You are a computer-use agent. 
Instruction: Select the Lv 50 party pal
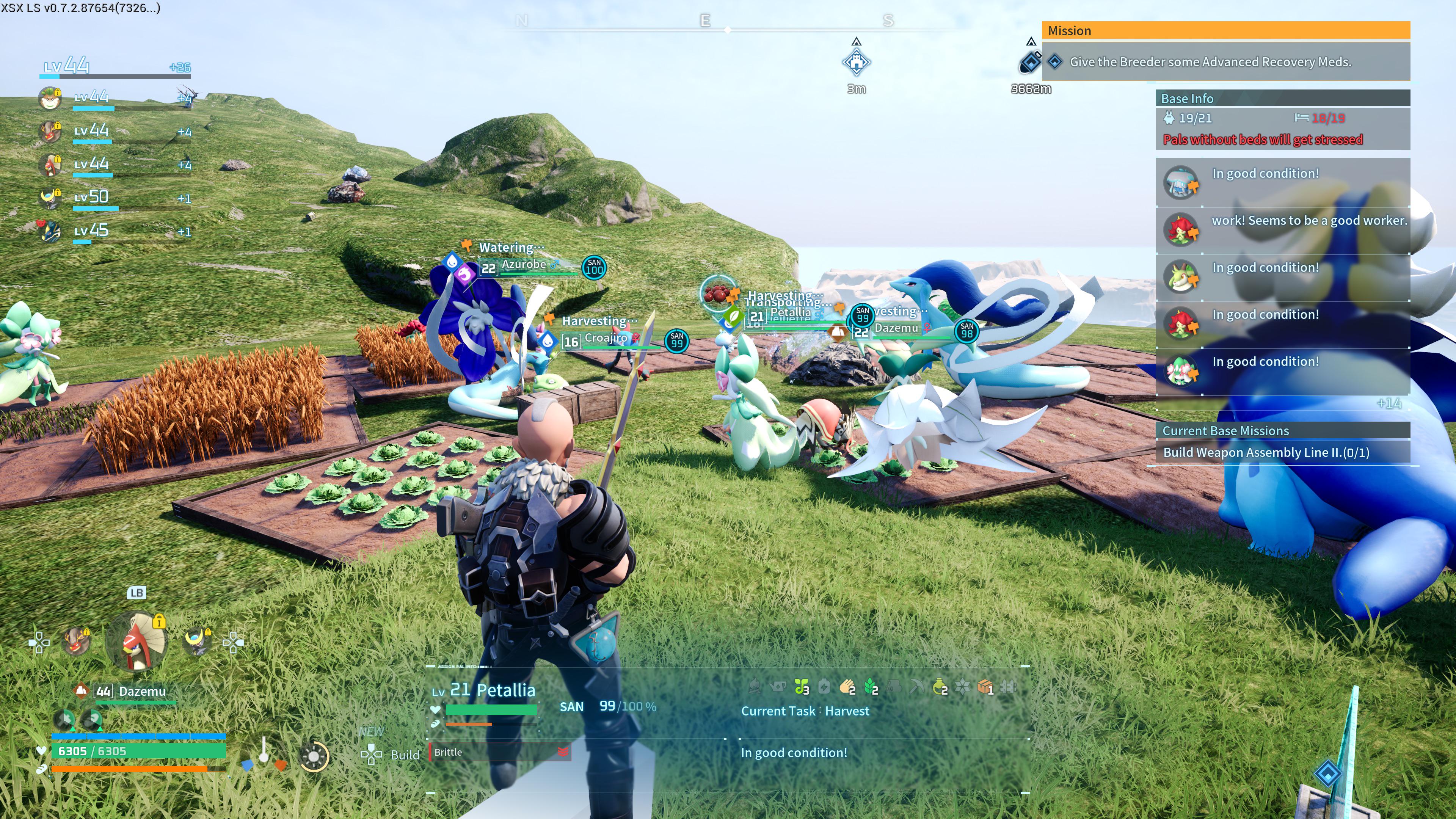(x=50, y=197)
